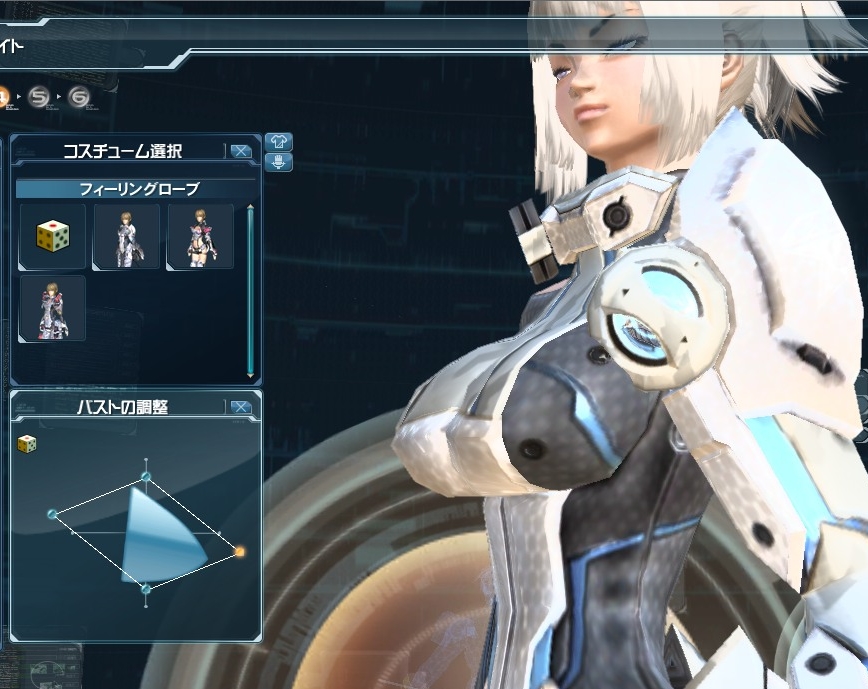Select the costume in the second row
The width and height of the screenshot is (868, 689).
tap(52, 308)
